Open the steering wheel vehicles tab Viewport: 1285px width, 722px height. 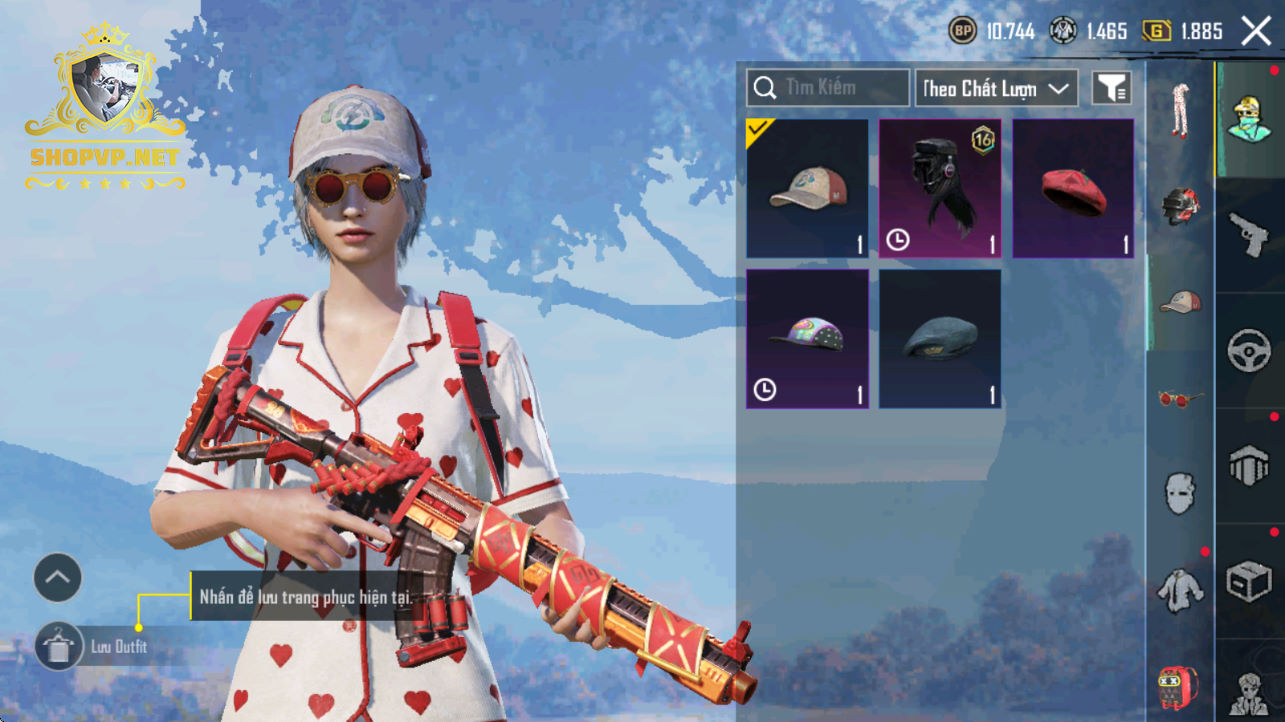click(x=1249, y=350)
